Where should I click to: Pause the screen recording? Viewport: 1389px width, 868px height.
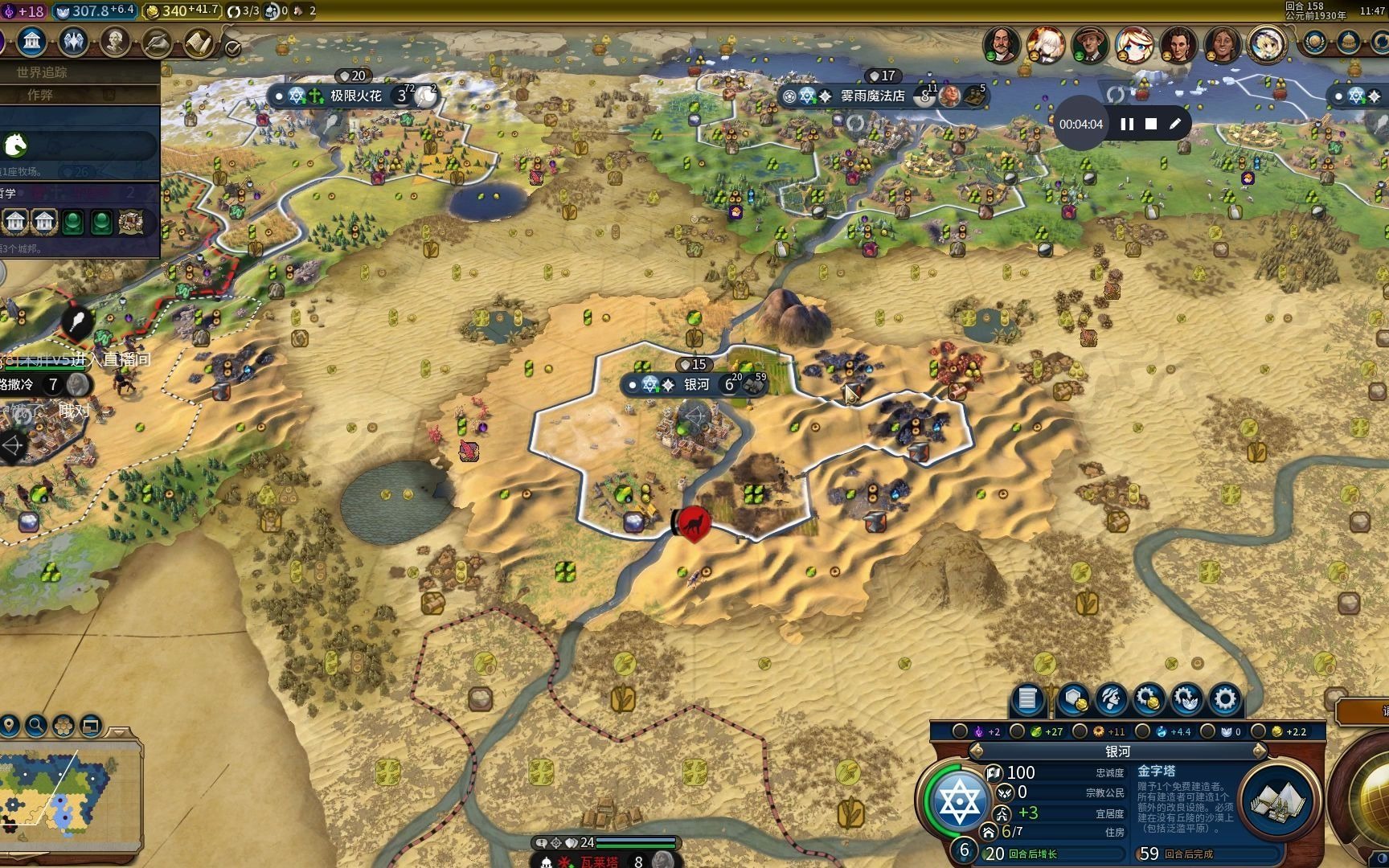click(1127, 124)
